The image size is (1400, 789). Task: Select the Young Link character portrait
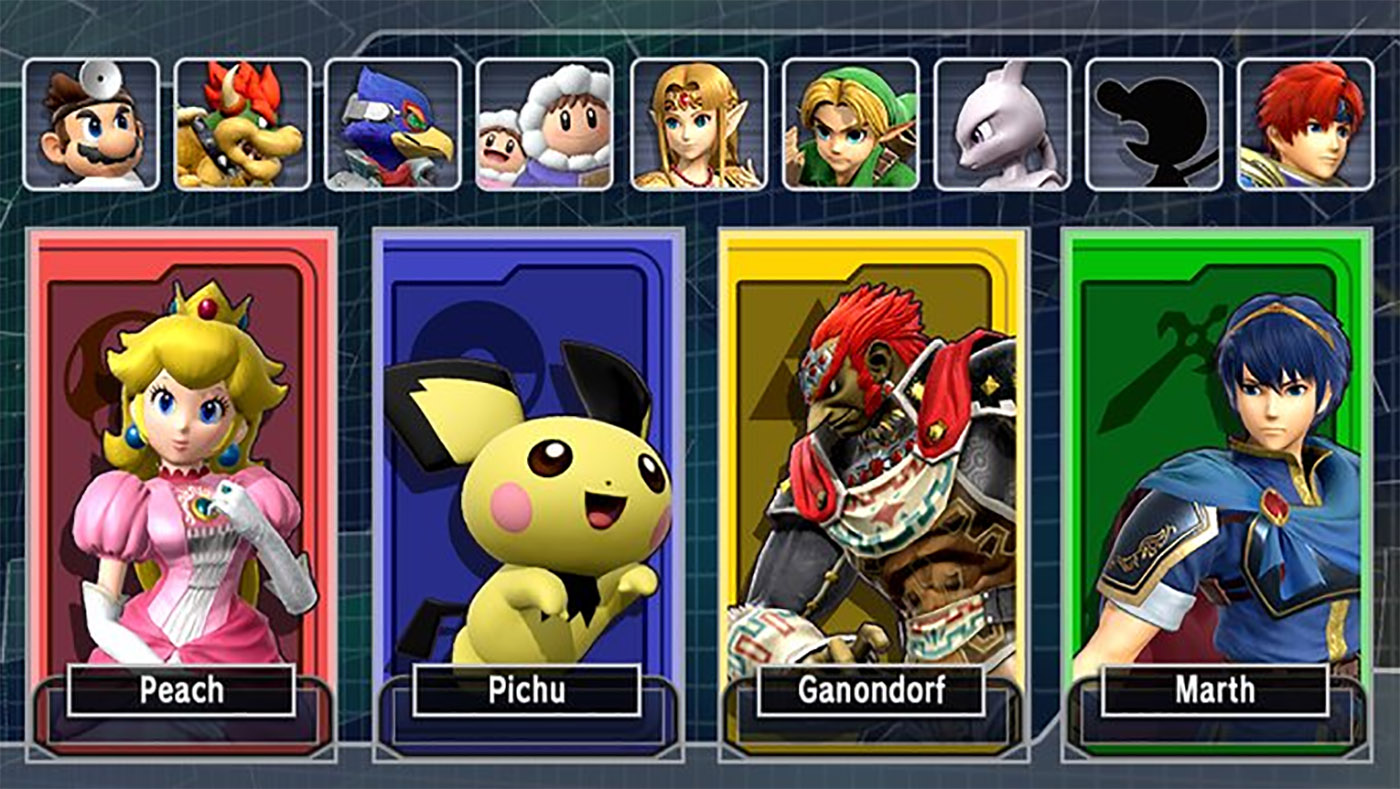[850, 125]
